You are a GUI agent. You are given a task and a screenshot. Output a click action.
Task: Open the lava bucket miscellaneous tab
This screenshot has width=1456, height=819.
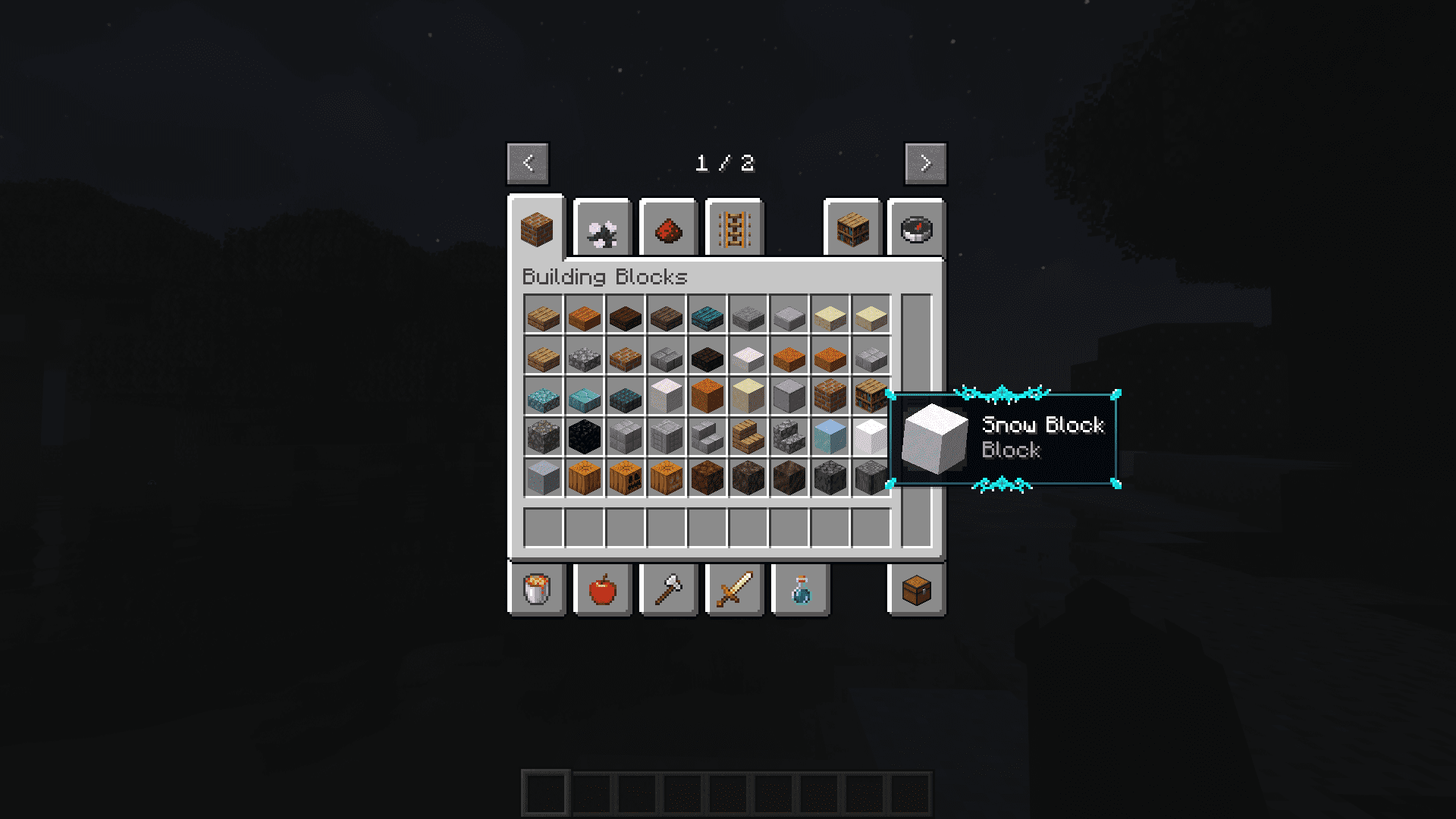(537, 590)
